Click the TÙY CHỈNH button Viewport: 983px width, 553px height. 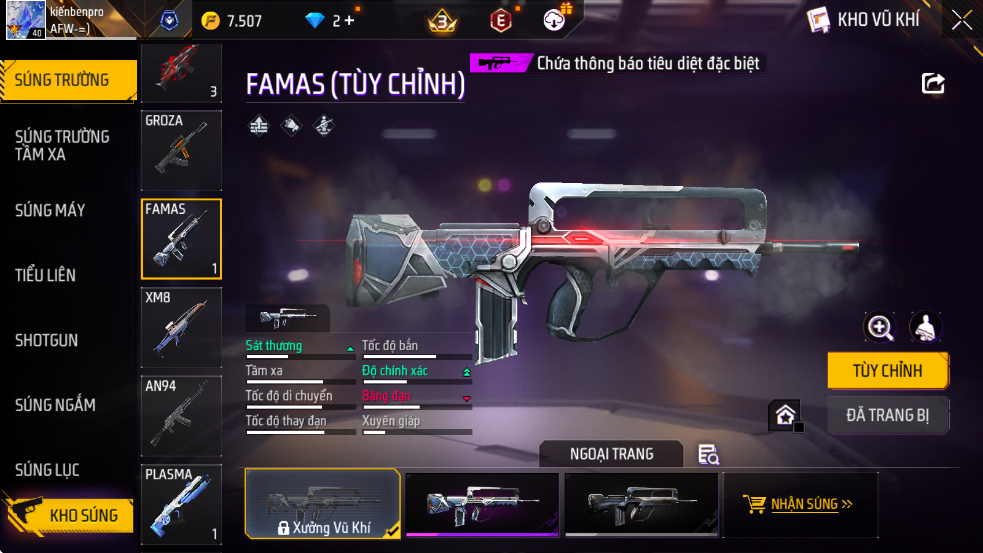887,371
